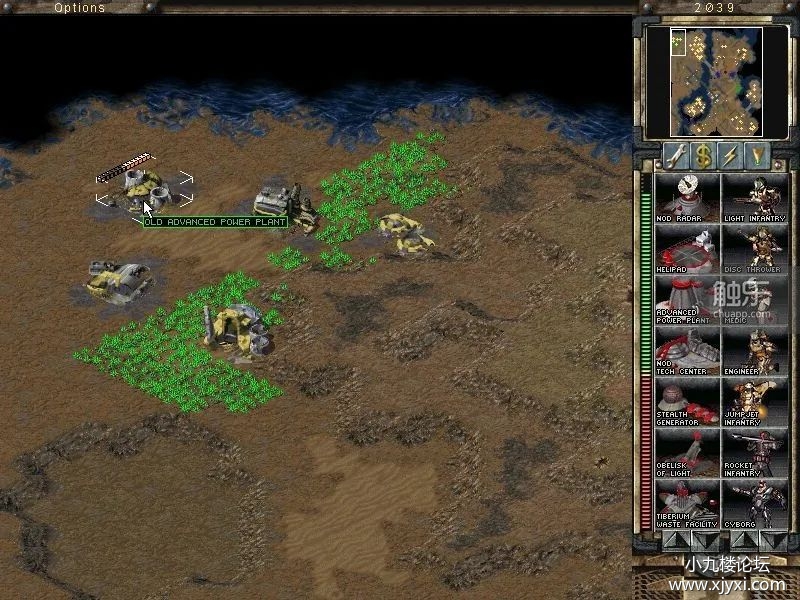
Task: Open the Options menu
Action: tap(79, 8)
